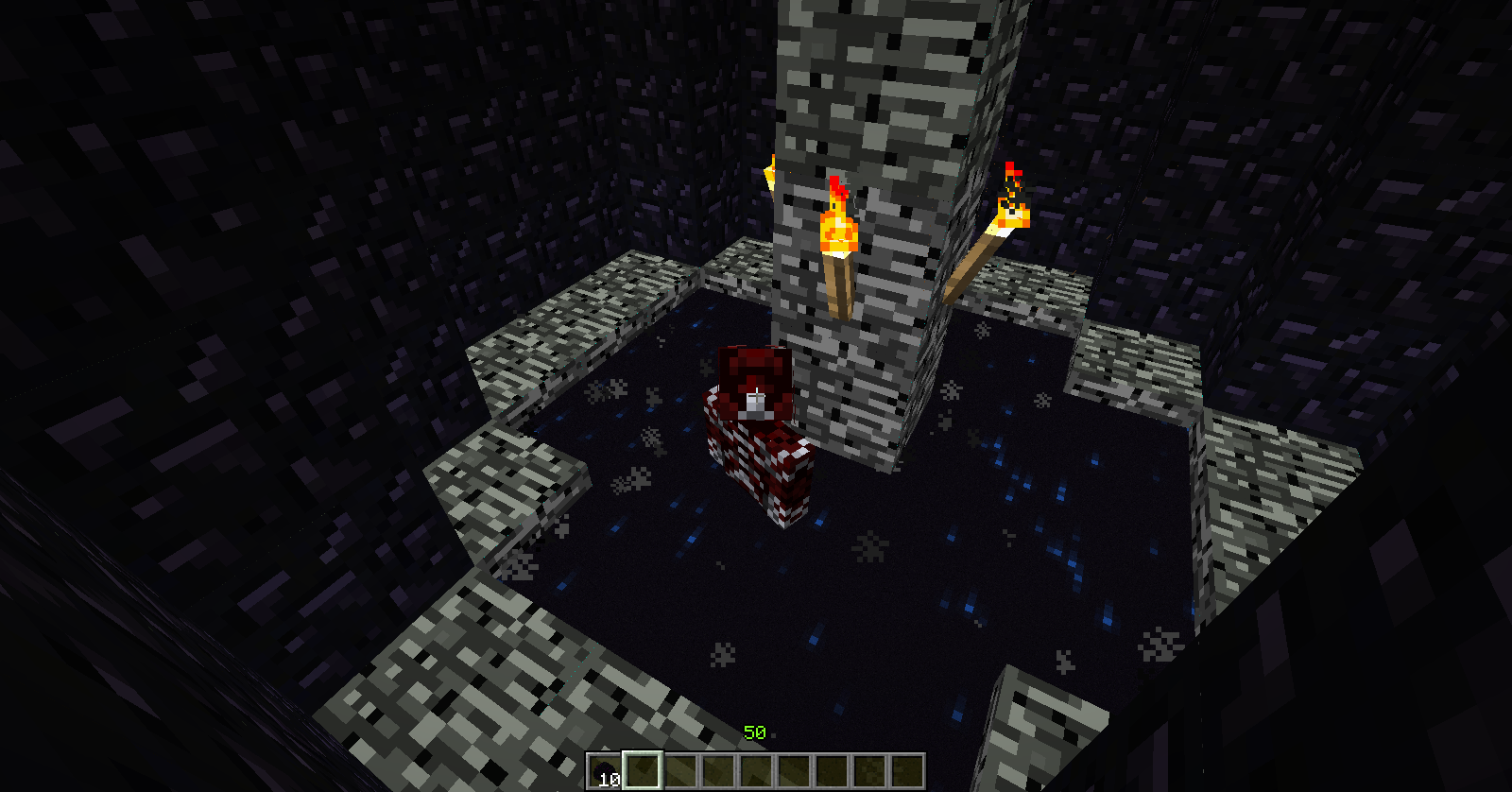Screen dimensions: 1512x792
Task: Select the hotbar slot holding 10 items
Action: (x=604, y=771)
